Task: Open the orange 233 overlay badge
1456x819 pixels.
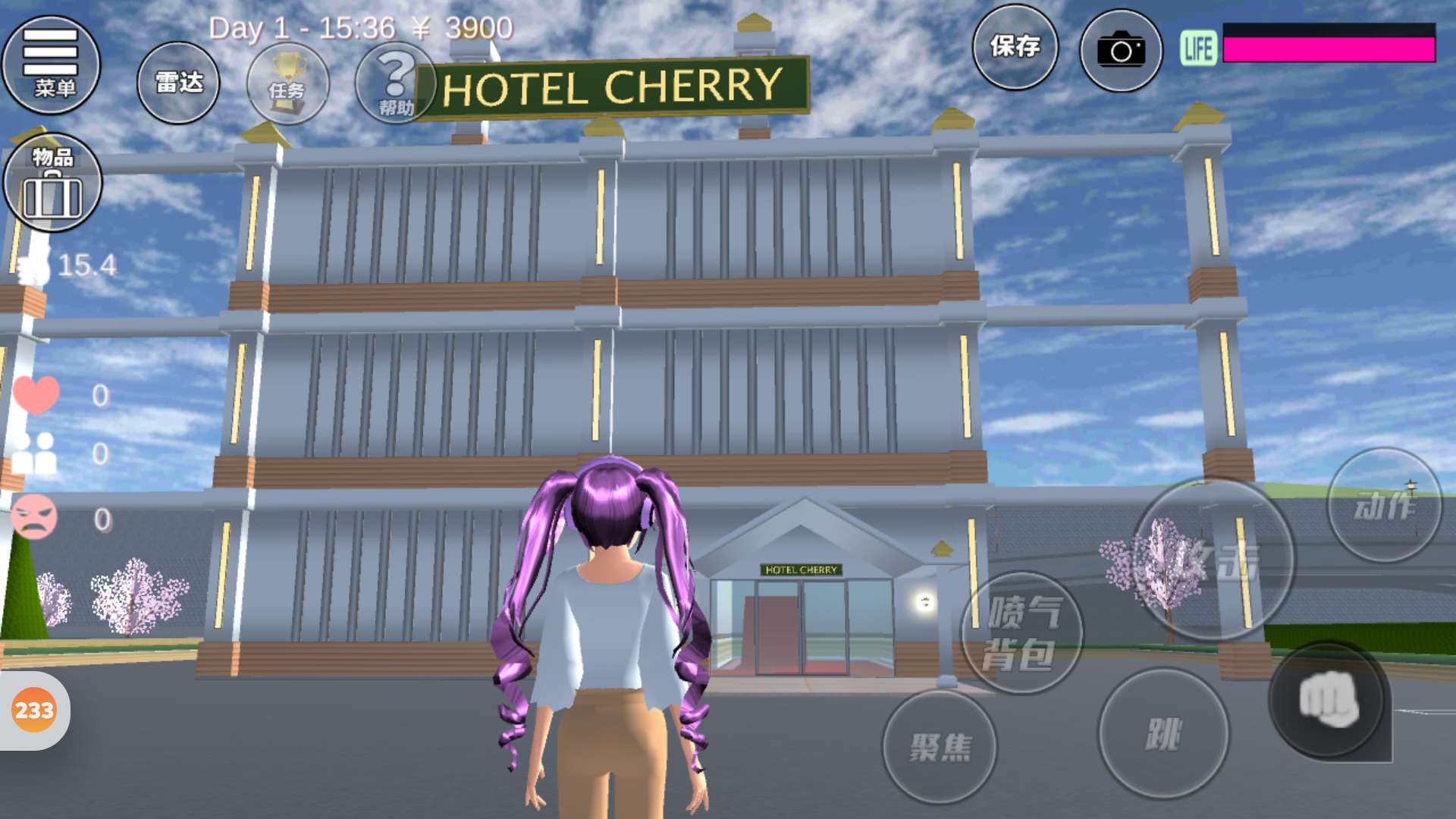Action: tap(34, 711)
